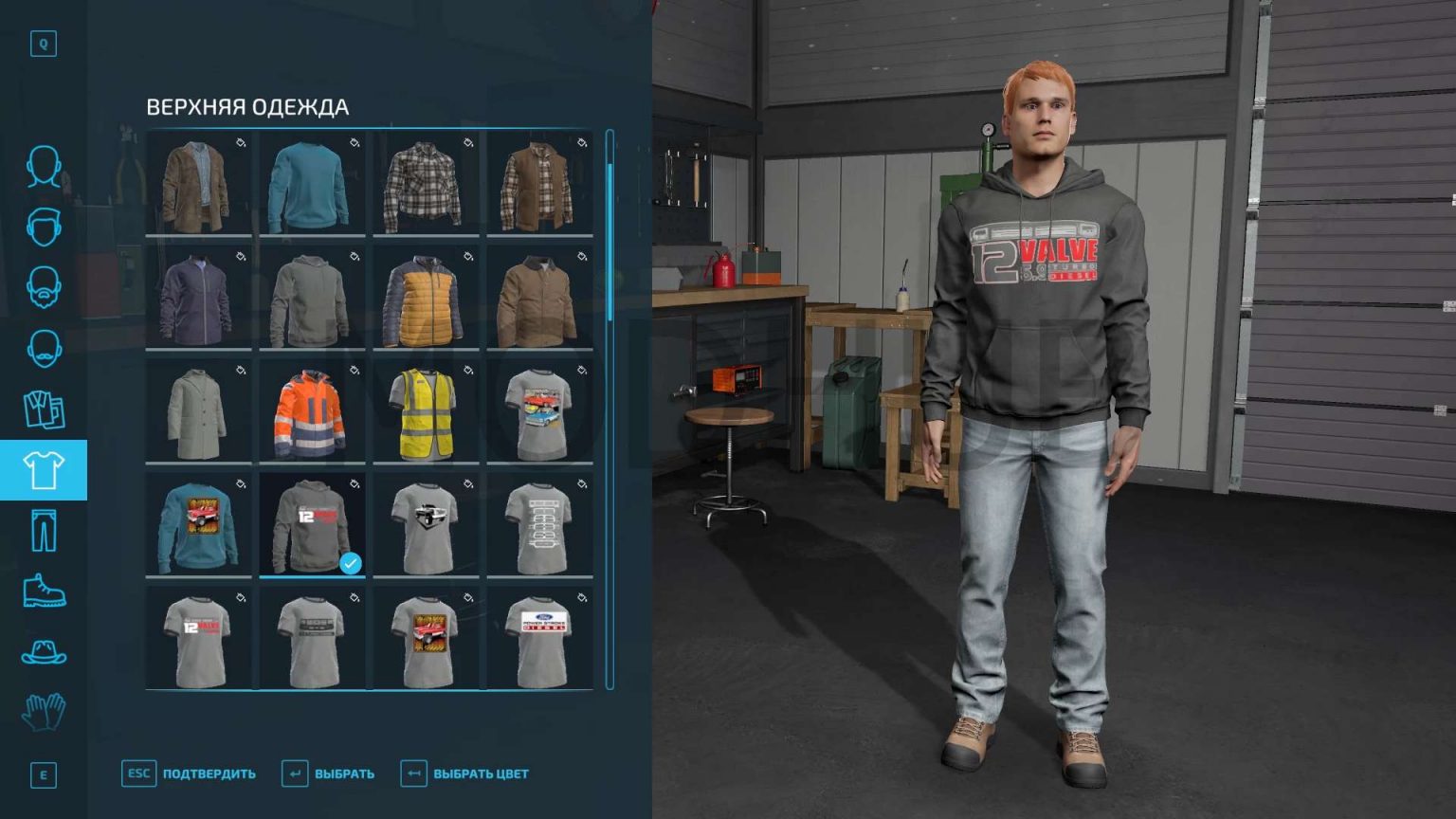
Task: Select the yellow puffer vest thumbnail
Action: 425,299
